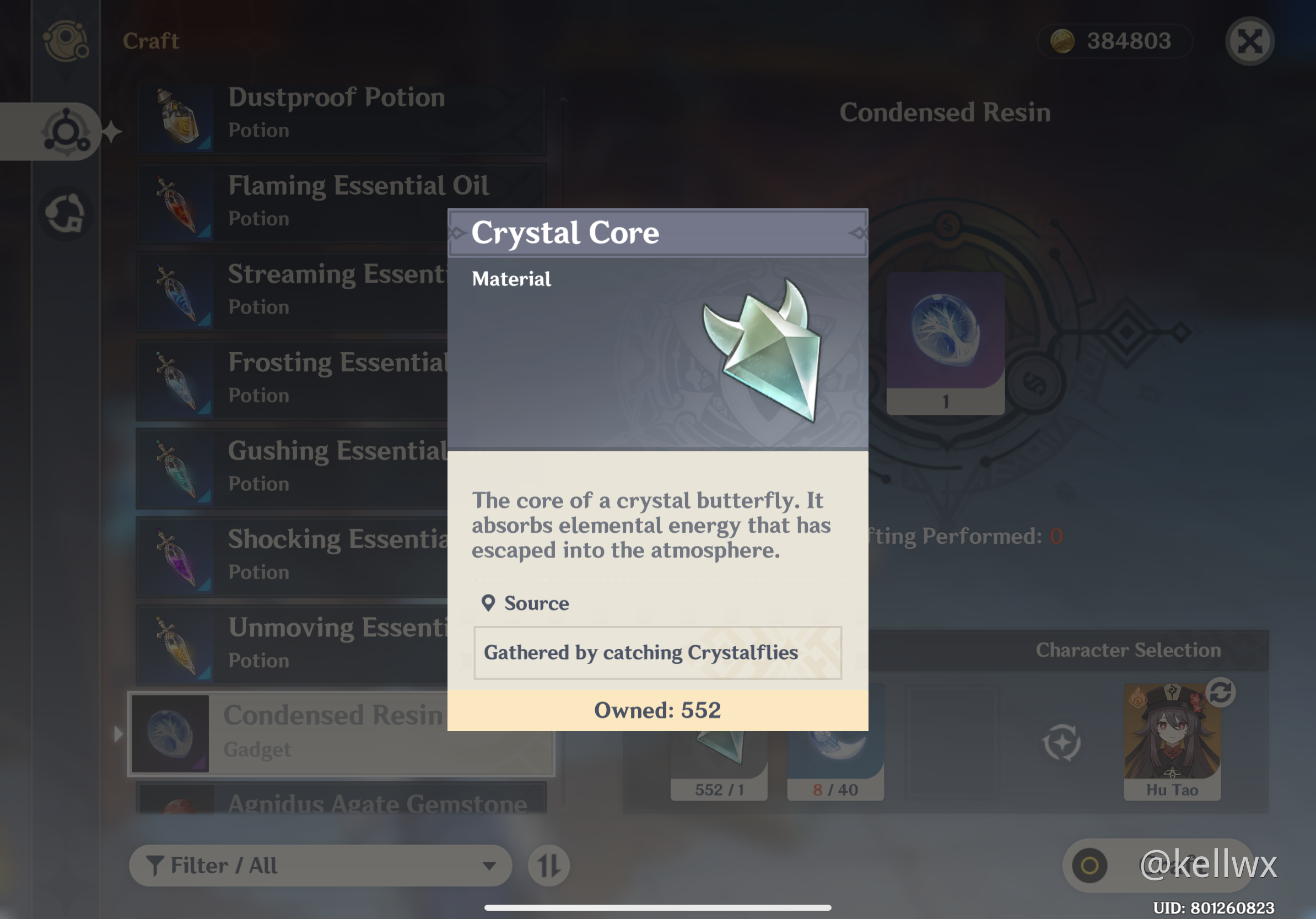Click the quick-select target icon in Character Selection

[1061, 744]
